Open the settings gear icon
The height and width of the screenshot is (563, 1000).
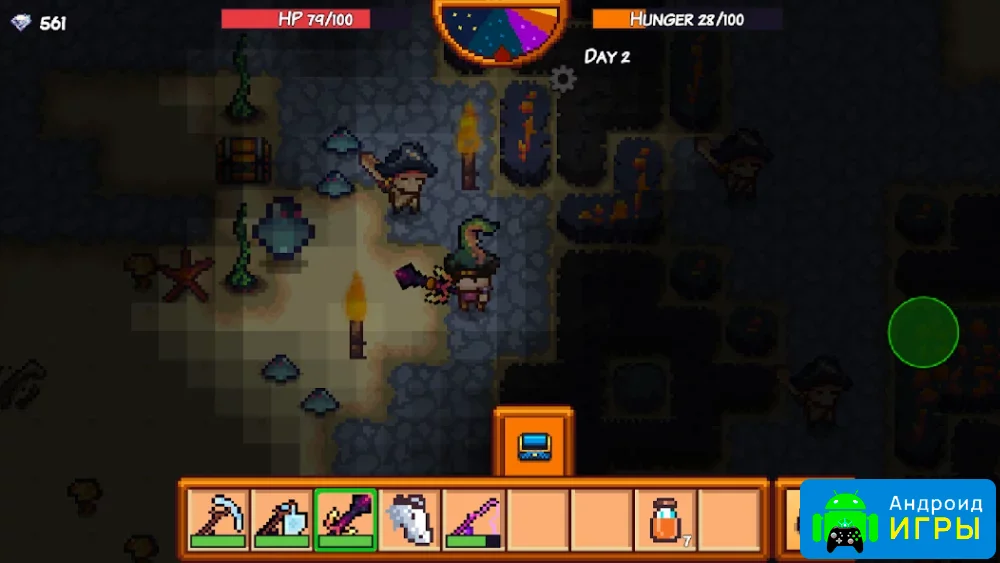[564, 79]
